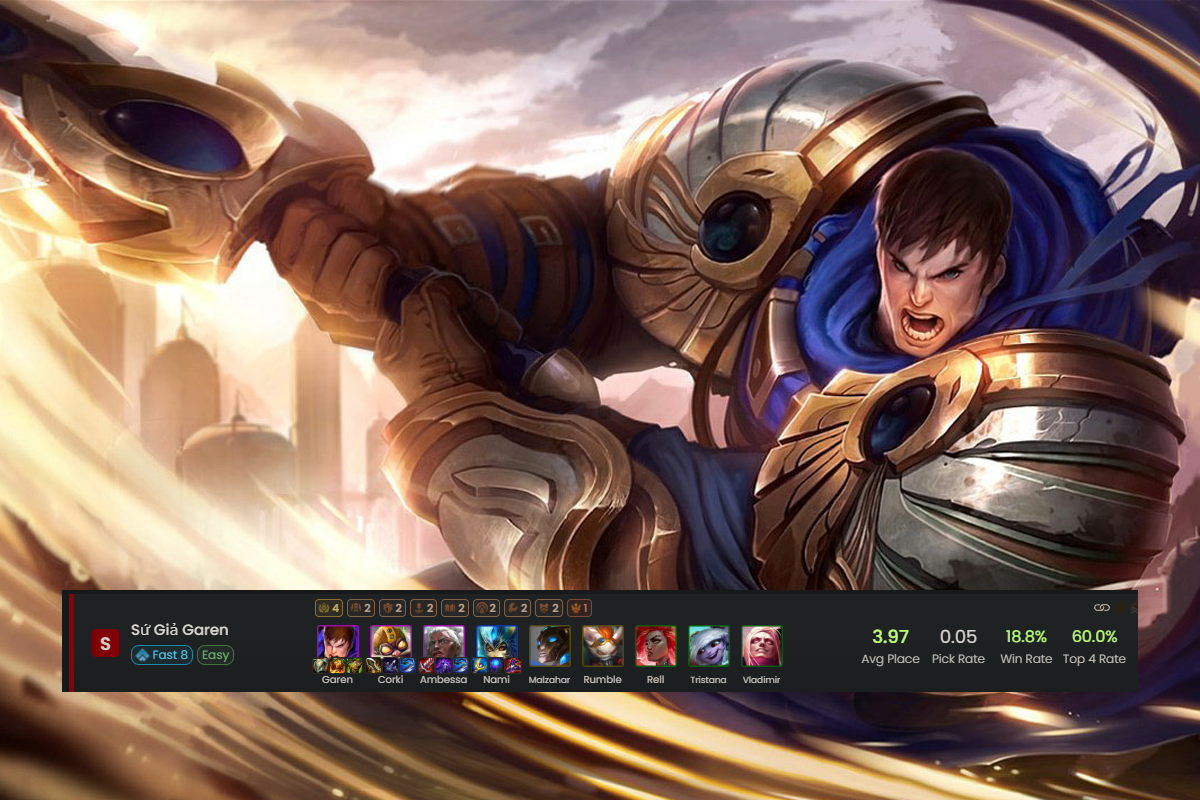
Task: Select the first trait badge showing 4
Action: [x=329, y=607]
